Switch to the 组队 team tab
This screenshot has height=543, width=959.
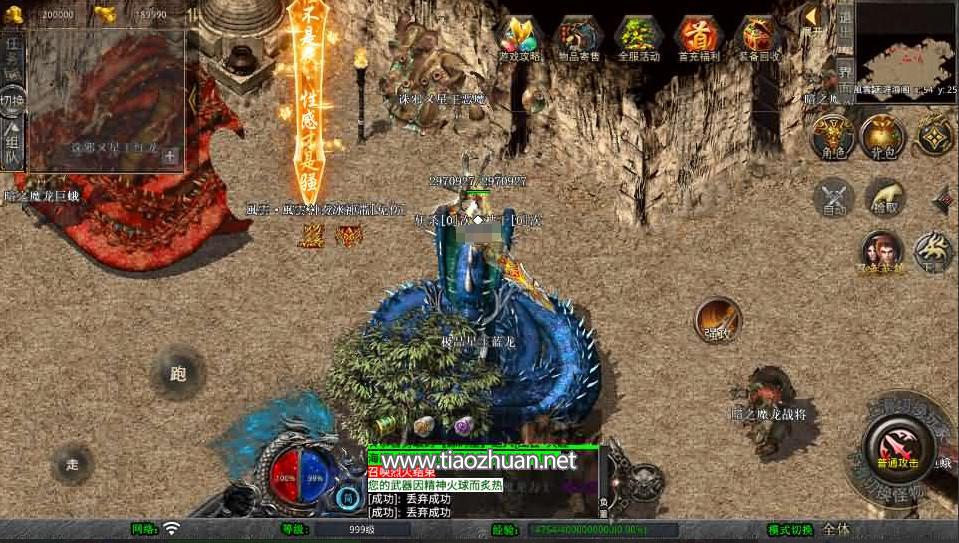(x=12, y=145)
